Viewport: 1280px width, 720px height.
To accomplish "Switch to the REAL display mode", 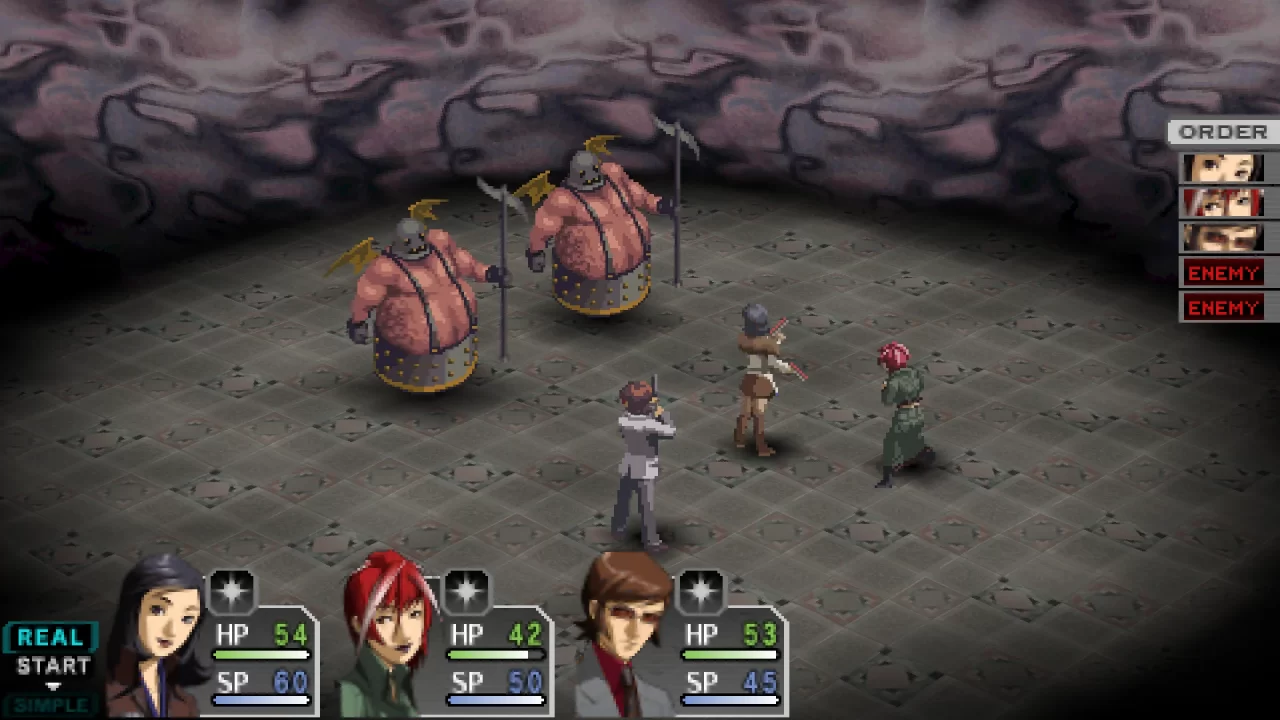I will click(50, 638).
